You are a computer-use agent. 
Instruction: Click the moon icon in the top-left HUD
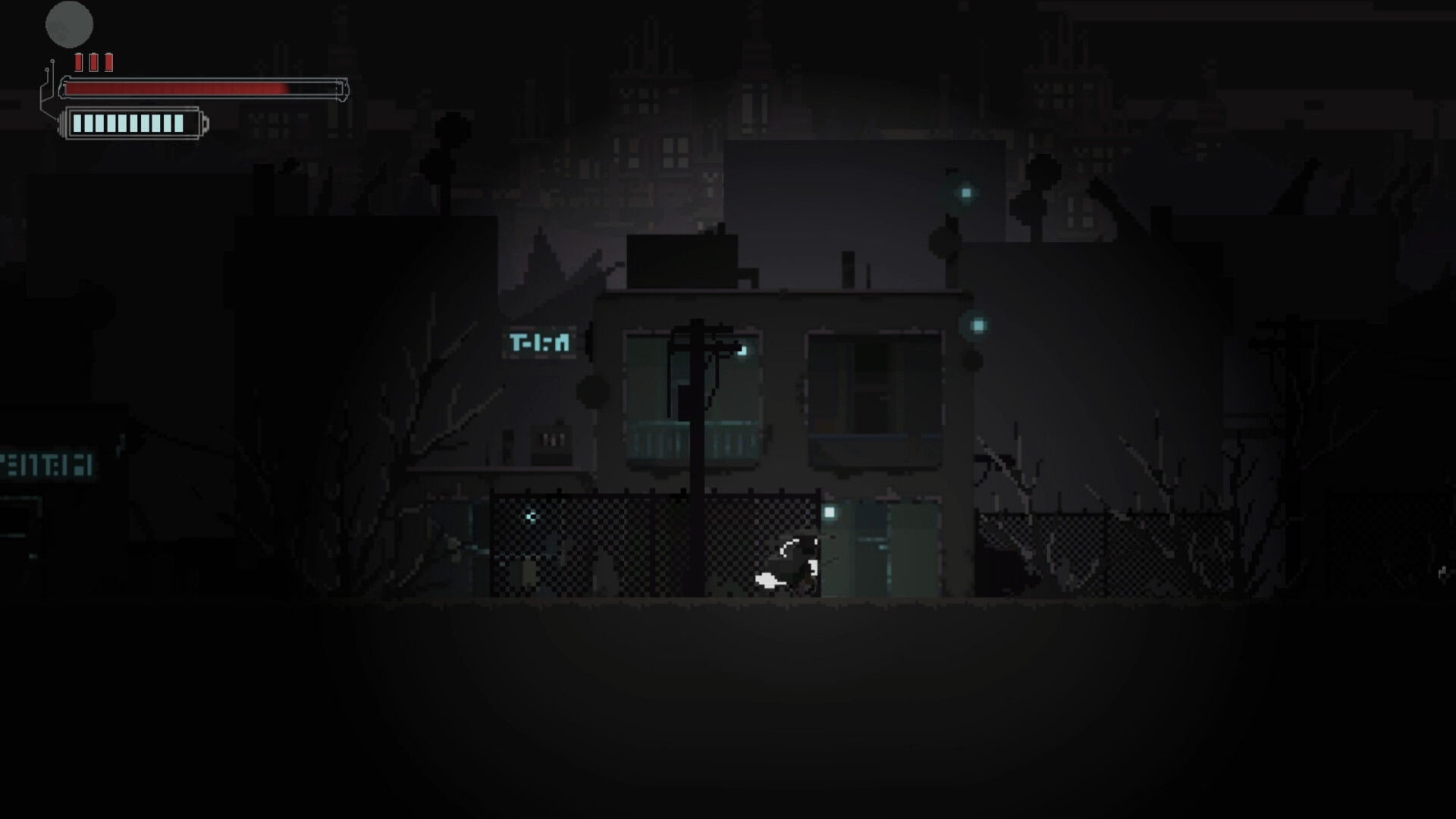[x=70, y=24]
